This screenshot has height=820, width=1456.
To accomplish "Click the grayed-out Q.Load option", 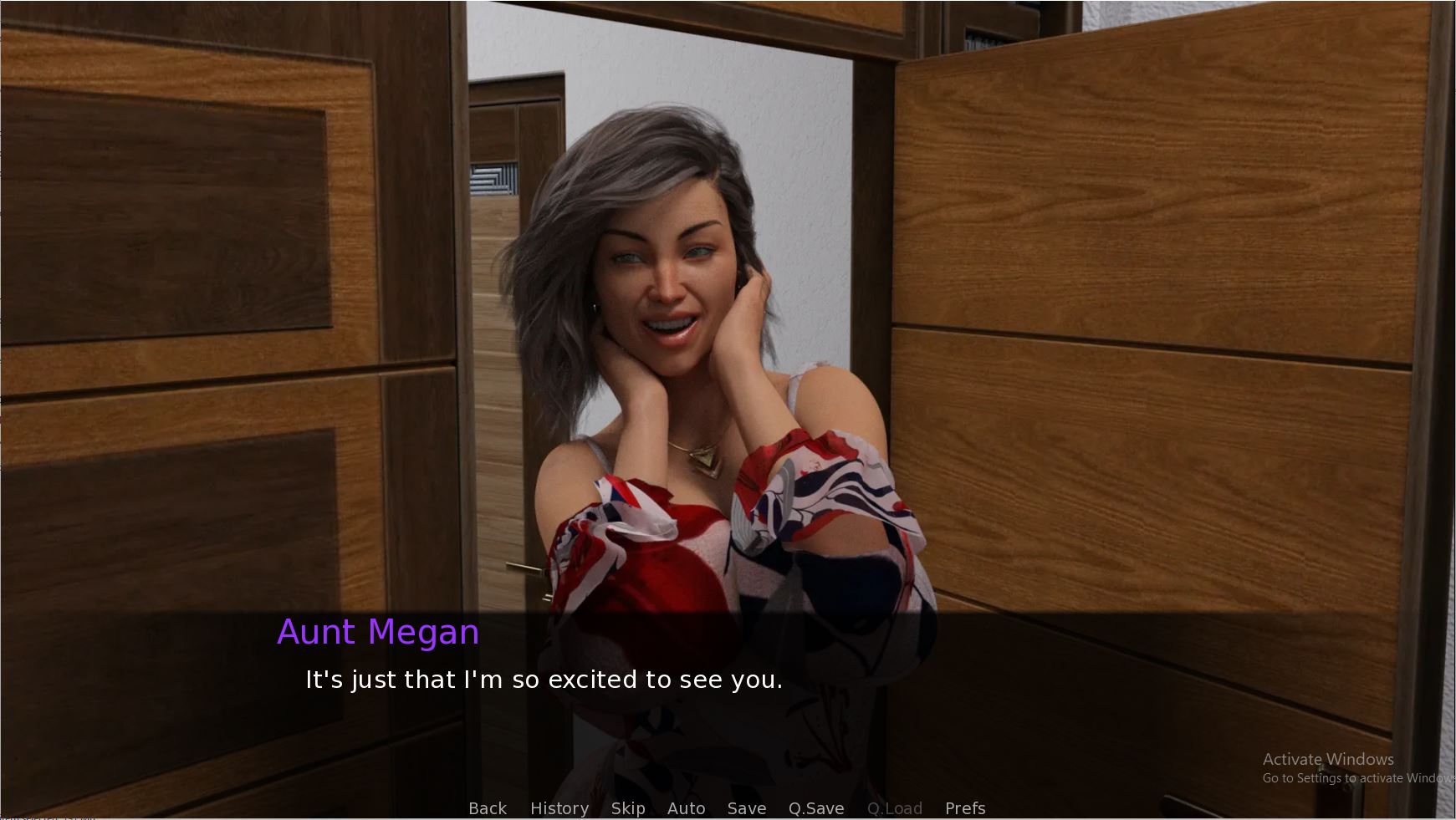I will pos(894,808).
